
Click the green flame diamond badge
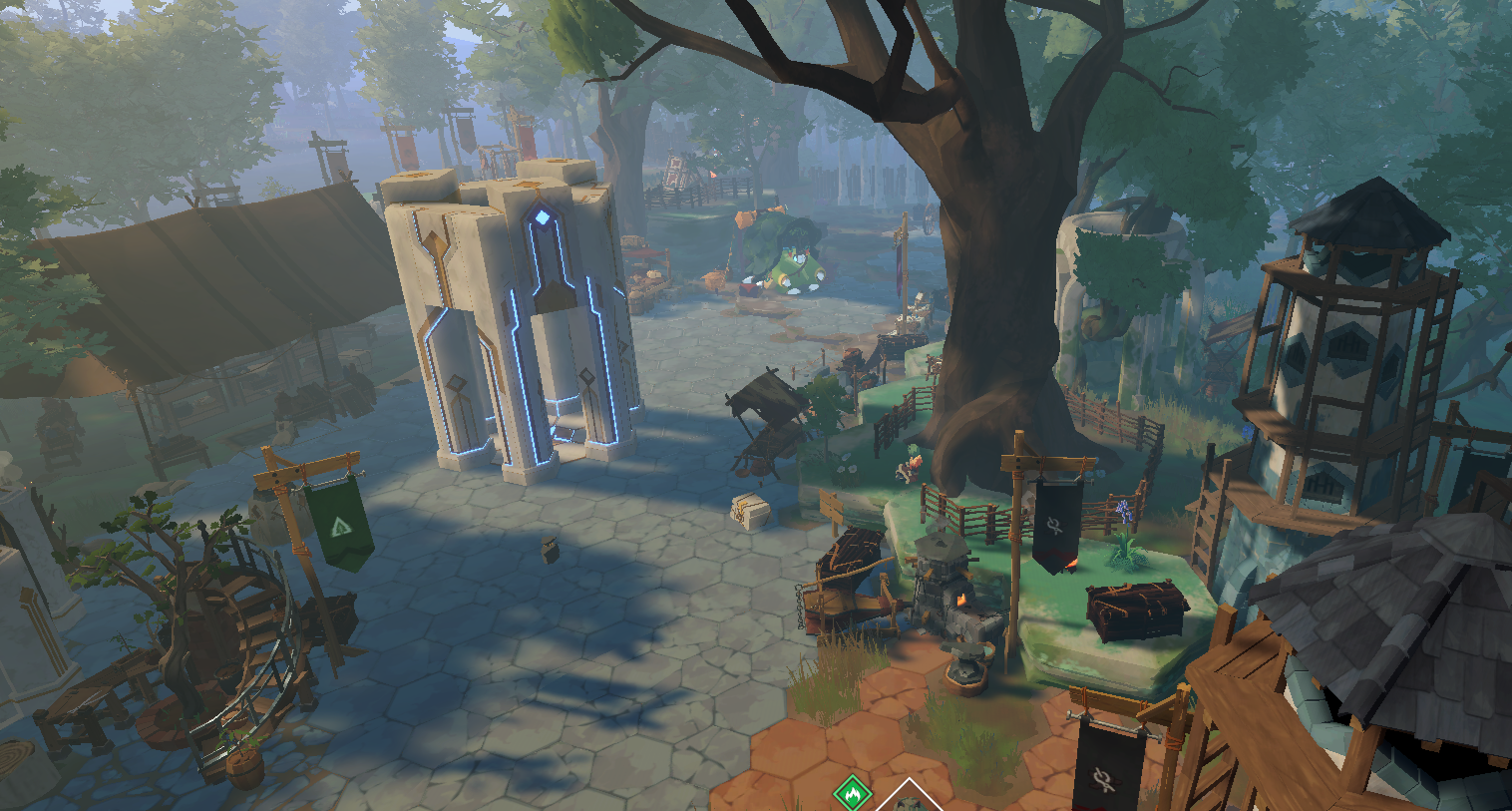852,794
